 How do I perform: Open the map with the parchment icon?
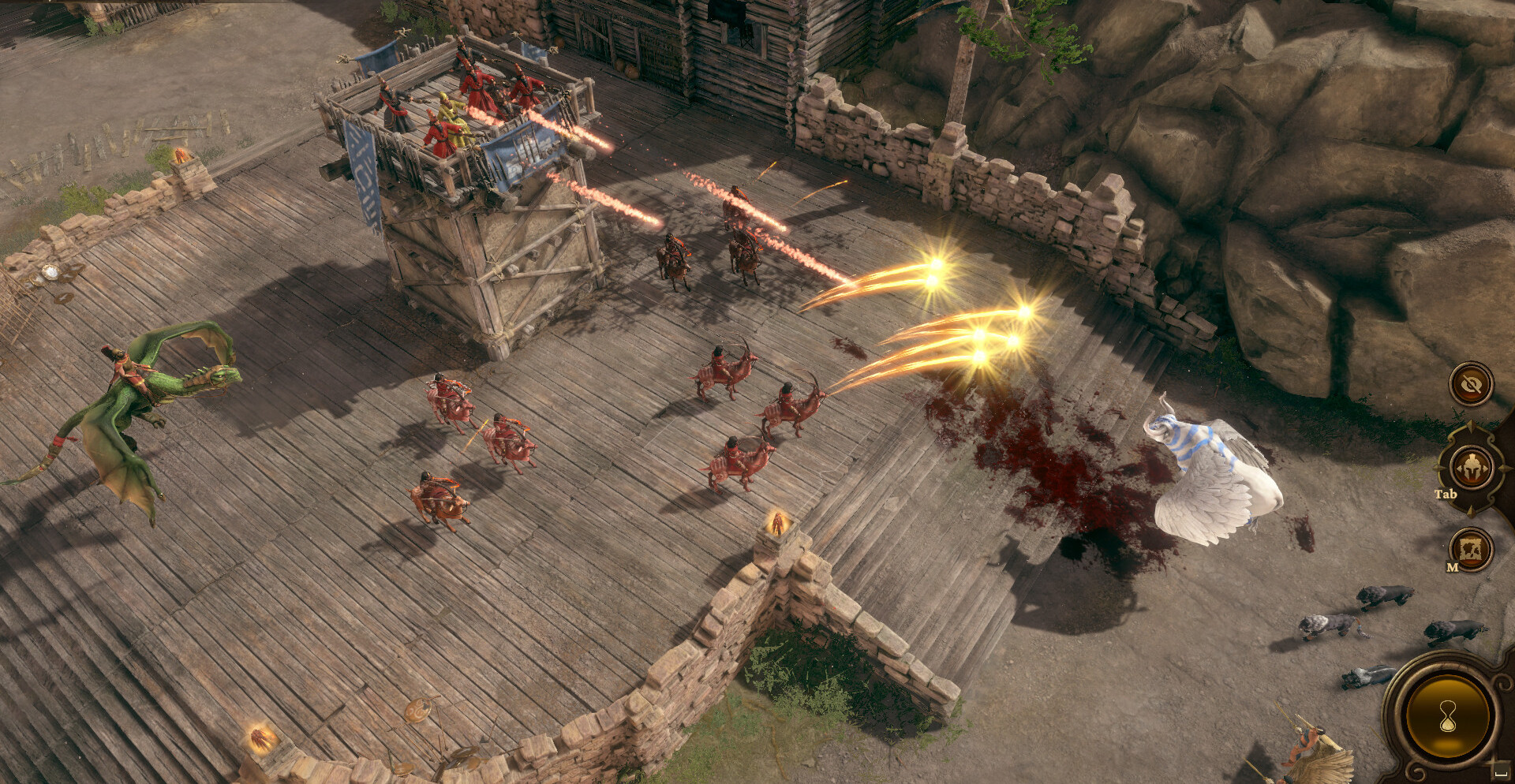click(1472, 548)
